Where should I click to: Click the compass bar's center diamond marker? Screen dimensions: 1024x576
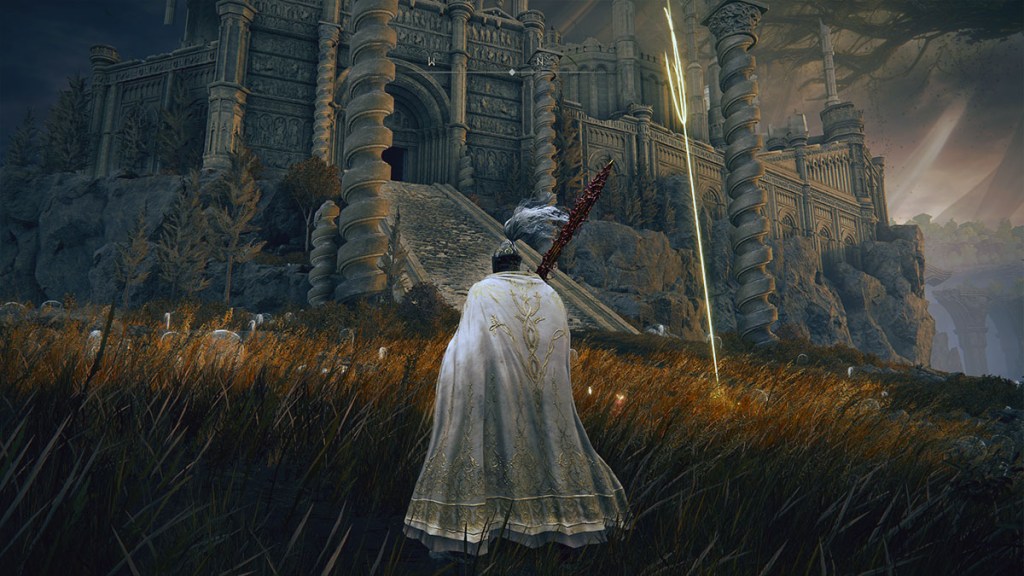[x=512, y=72]
